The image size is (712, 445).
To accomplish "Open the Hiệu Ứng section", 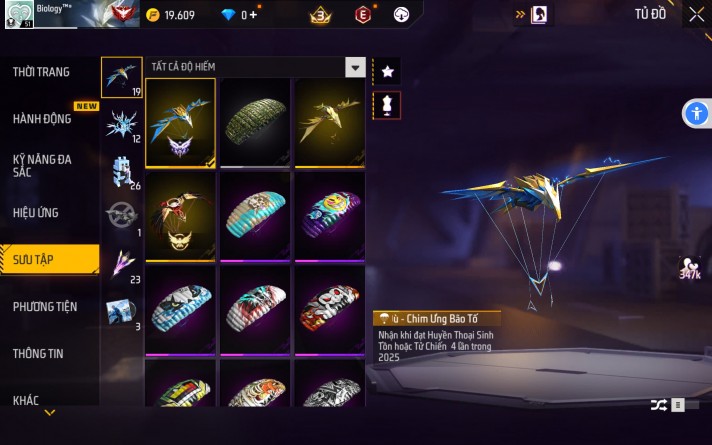I will click(x=36, y=213).
